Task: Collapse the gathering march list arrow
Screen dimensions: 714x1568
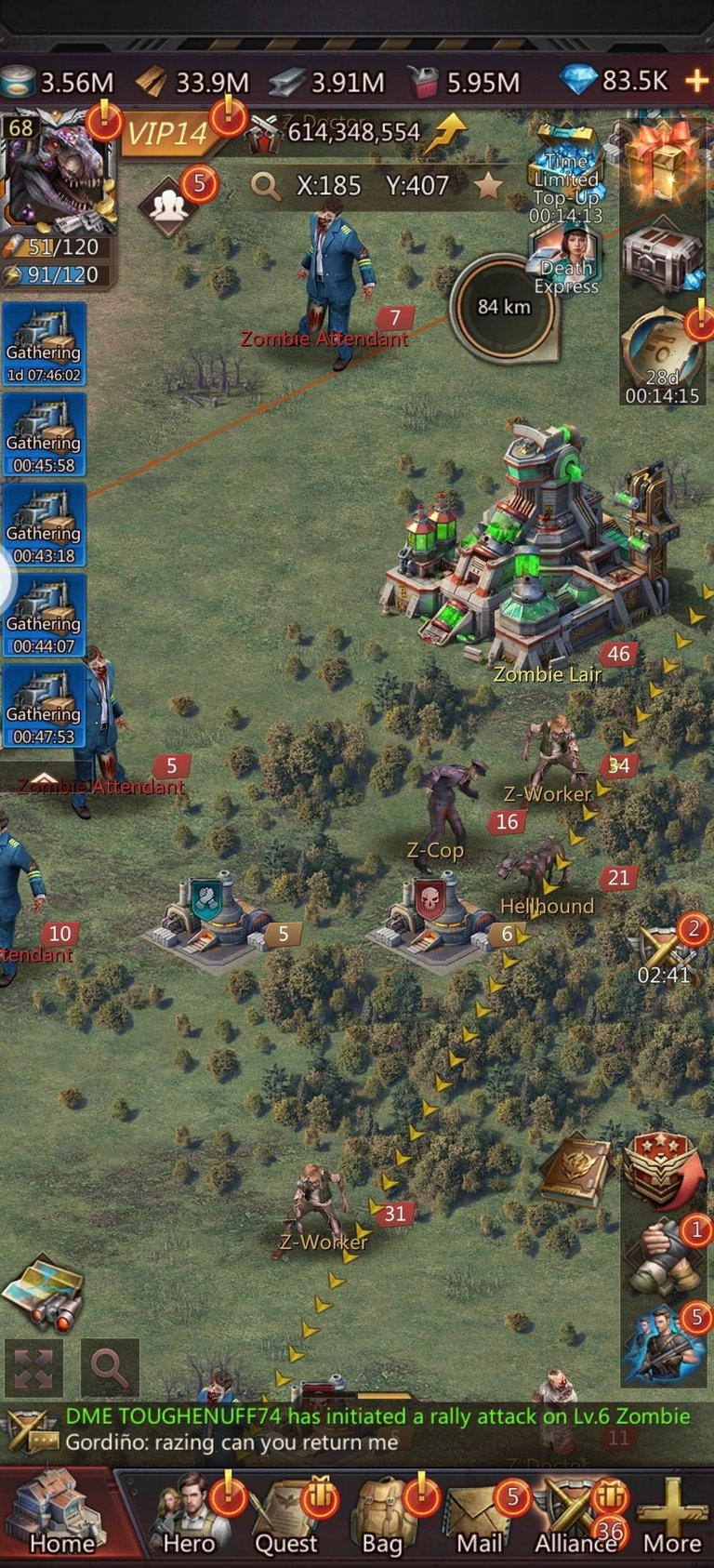Action: point(44,778)
